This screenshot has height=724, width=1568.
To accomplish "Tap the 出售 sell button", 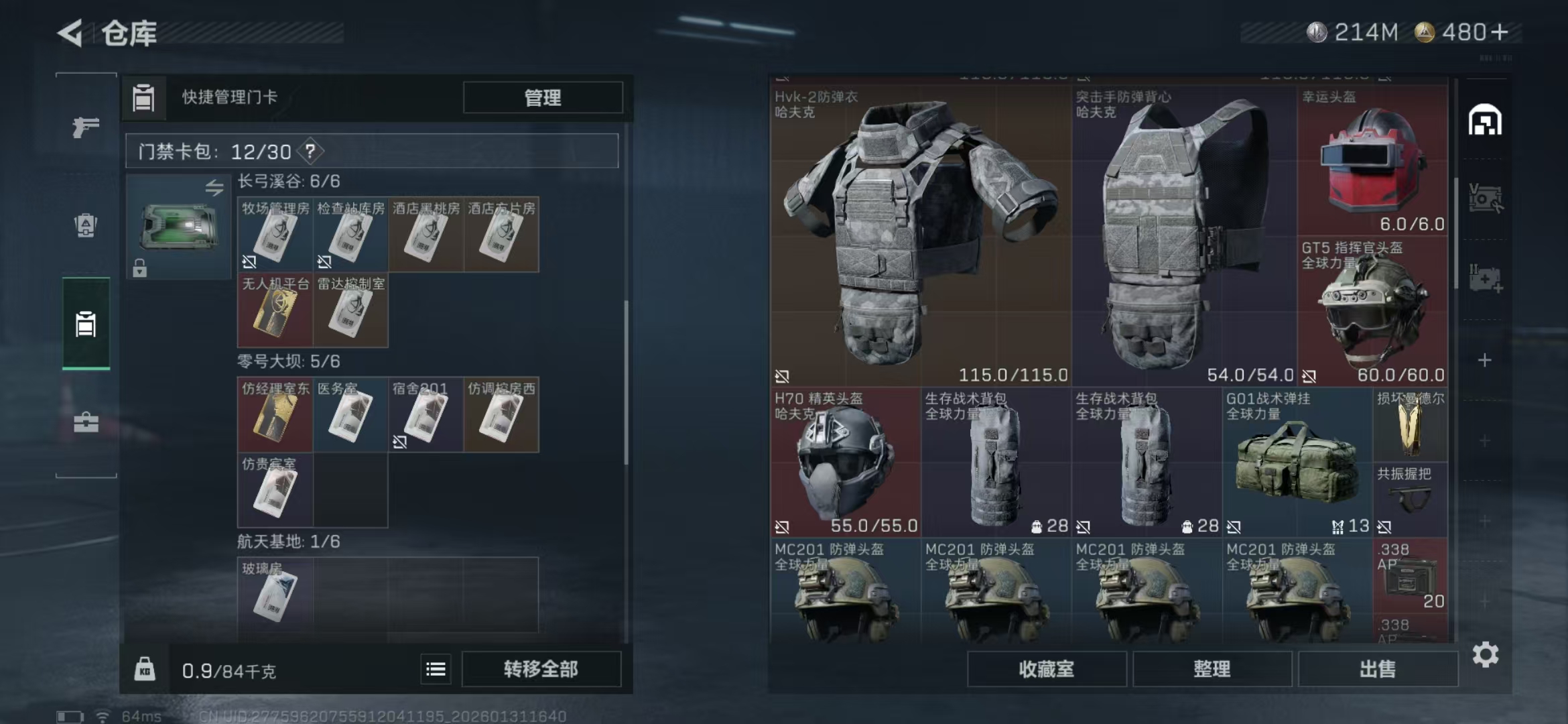I will (1377, 669).
